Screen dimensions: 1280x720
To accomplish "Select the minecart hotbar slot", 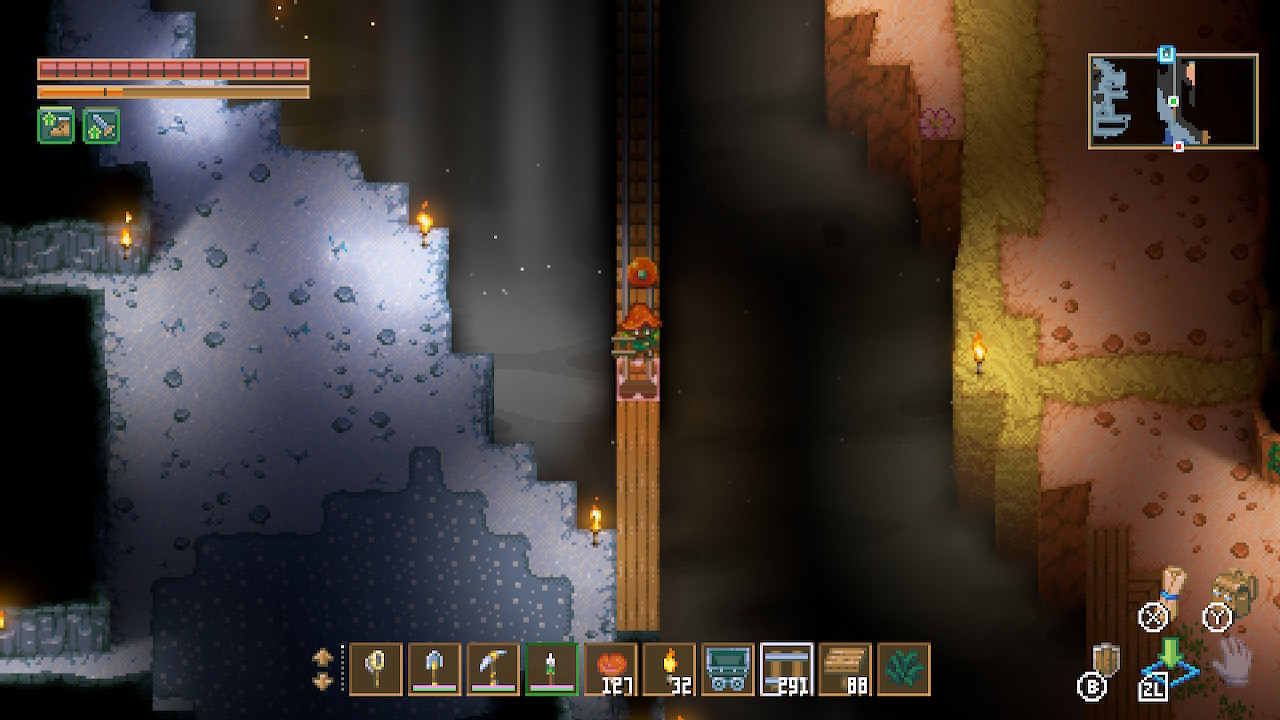I will tap(727, 669).
